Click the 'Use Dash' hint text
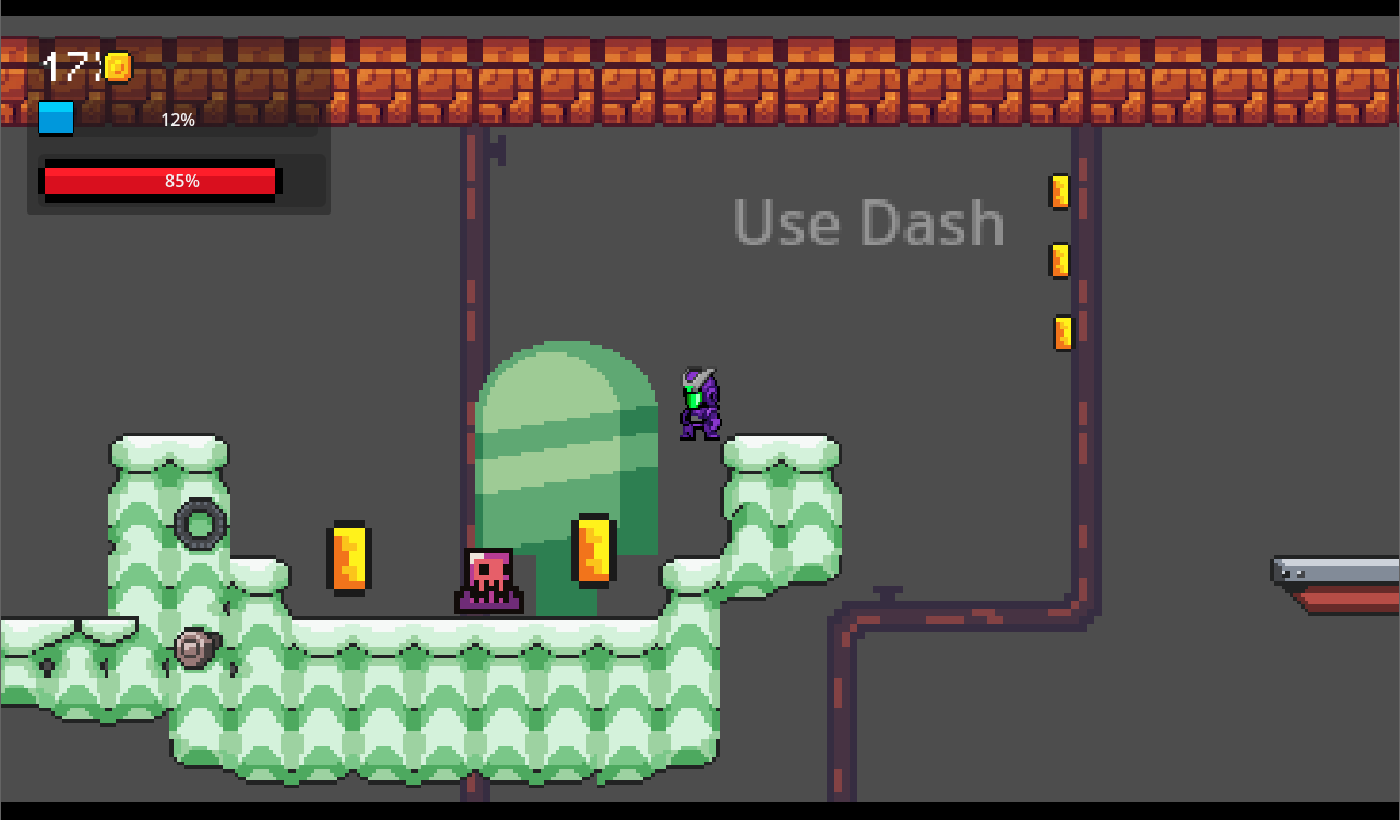This screenshot has height=820, width=1400. point(868,222)
